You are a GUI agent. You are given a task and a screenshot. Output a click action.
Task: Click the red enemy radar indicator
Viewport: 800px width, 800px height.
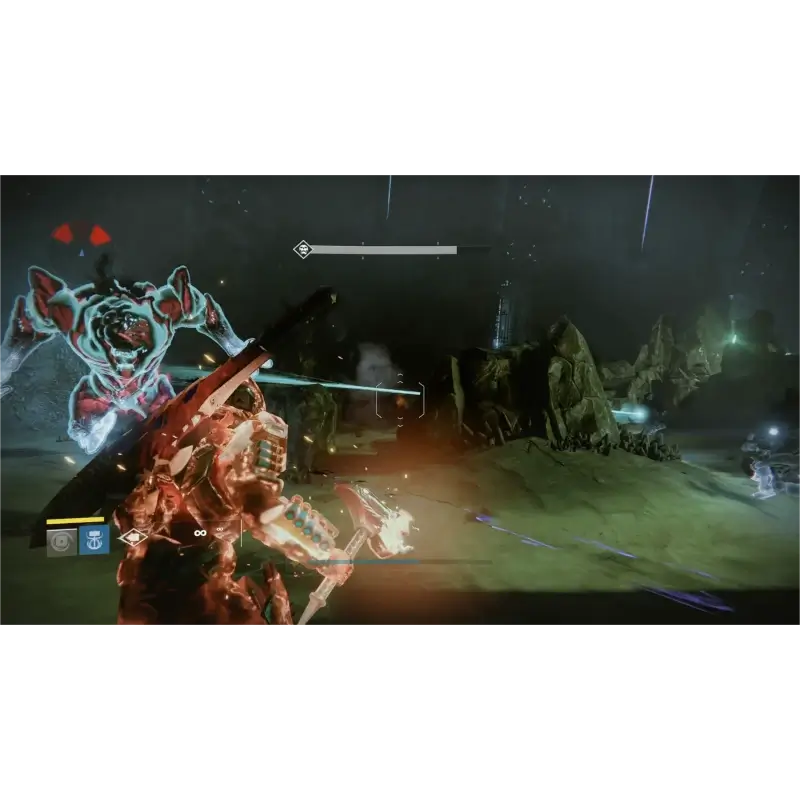[82, 235]
